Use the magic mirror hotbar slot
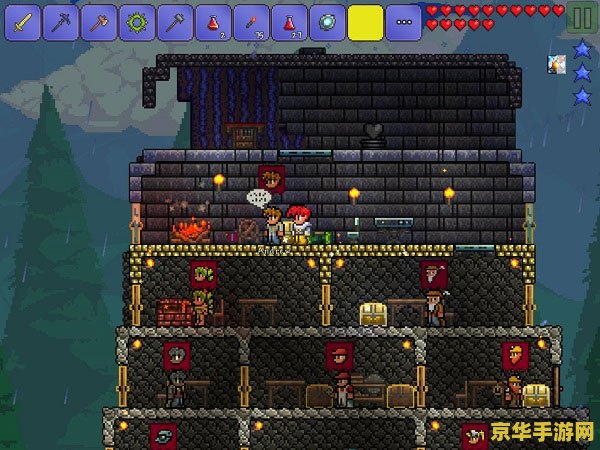600x450 pixels. [x=327, y=20]
